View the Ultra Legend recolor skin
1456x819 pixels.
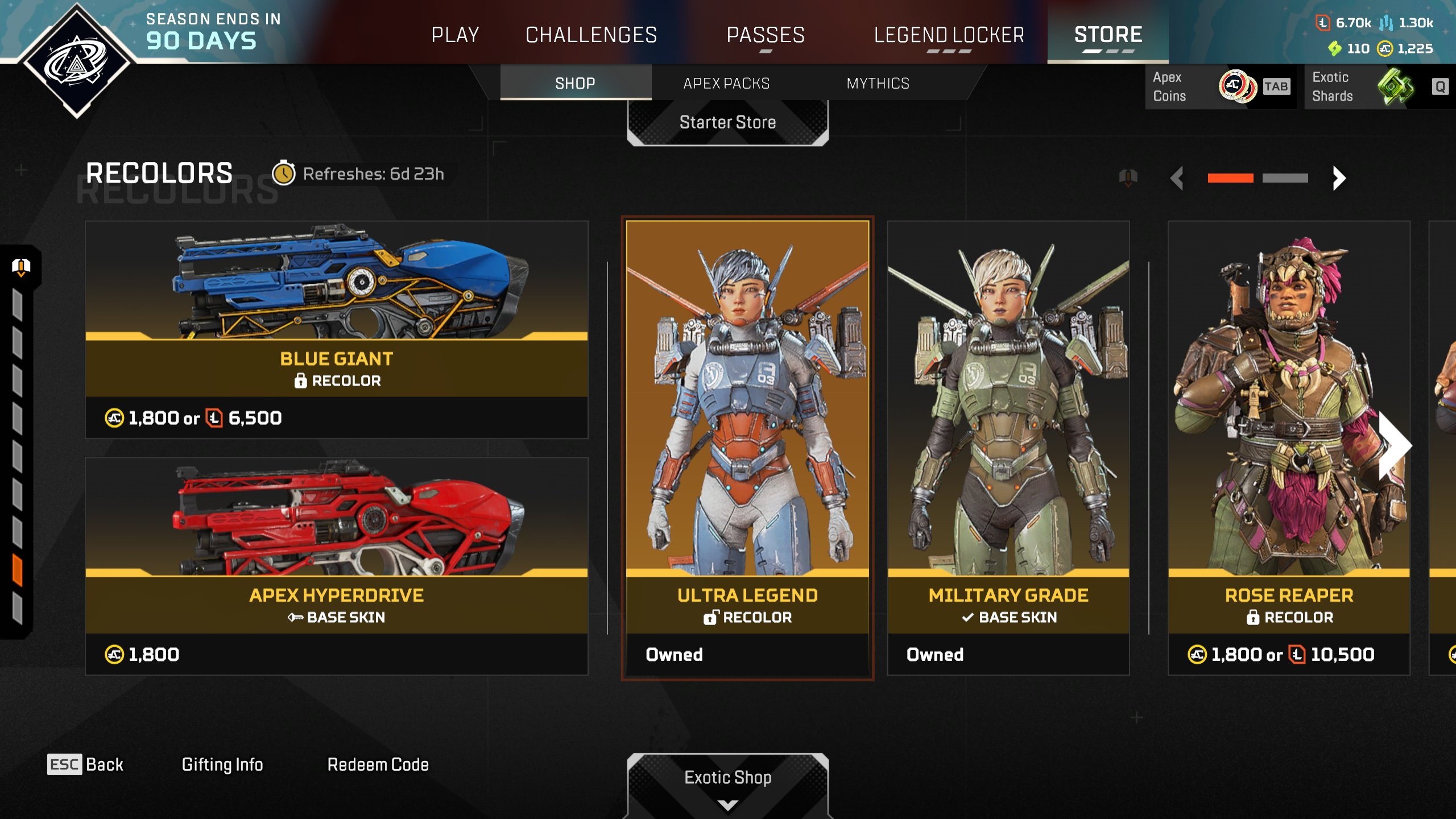point(747,447)
